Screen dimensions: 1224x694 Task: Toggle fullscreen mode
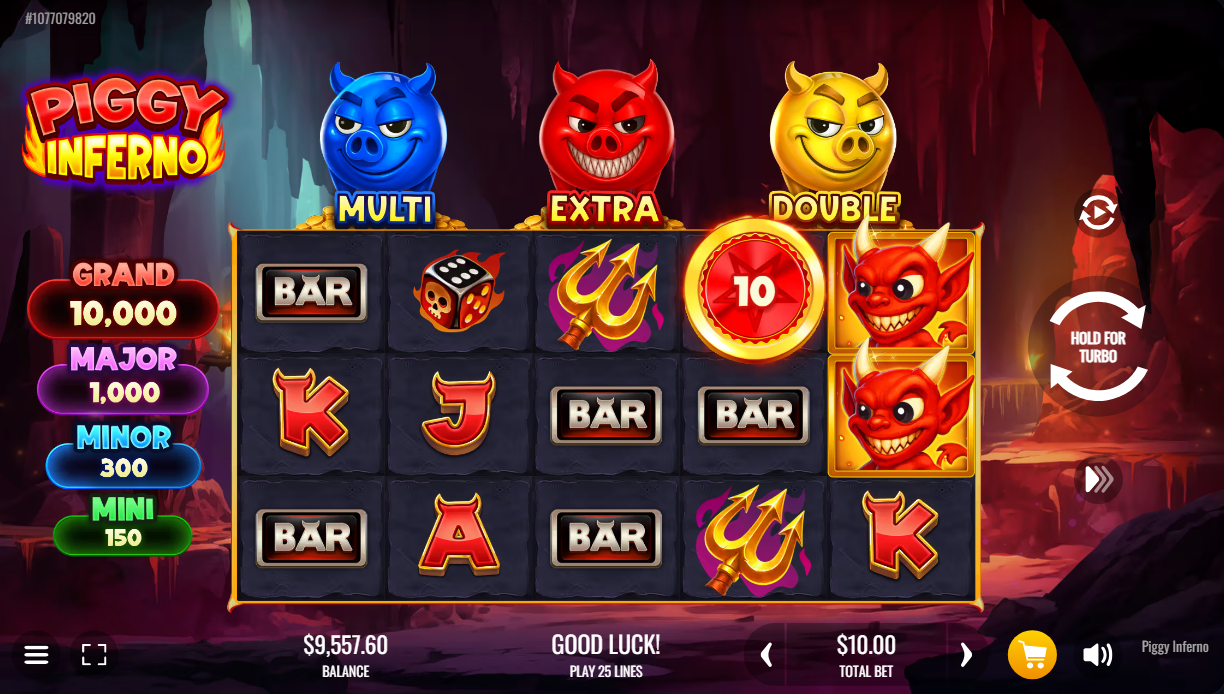(94, 655)
